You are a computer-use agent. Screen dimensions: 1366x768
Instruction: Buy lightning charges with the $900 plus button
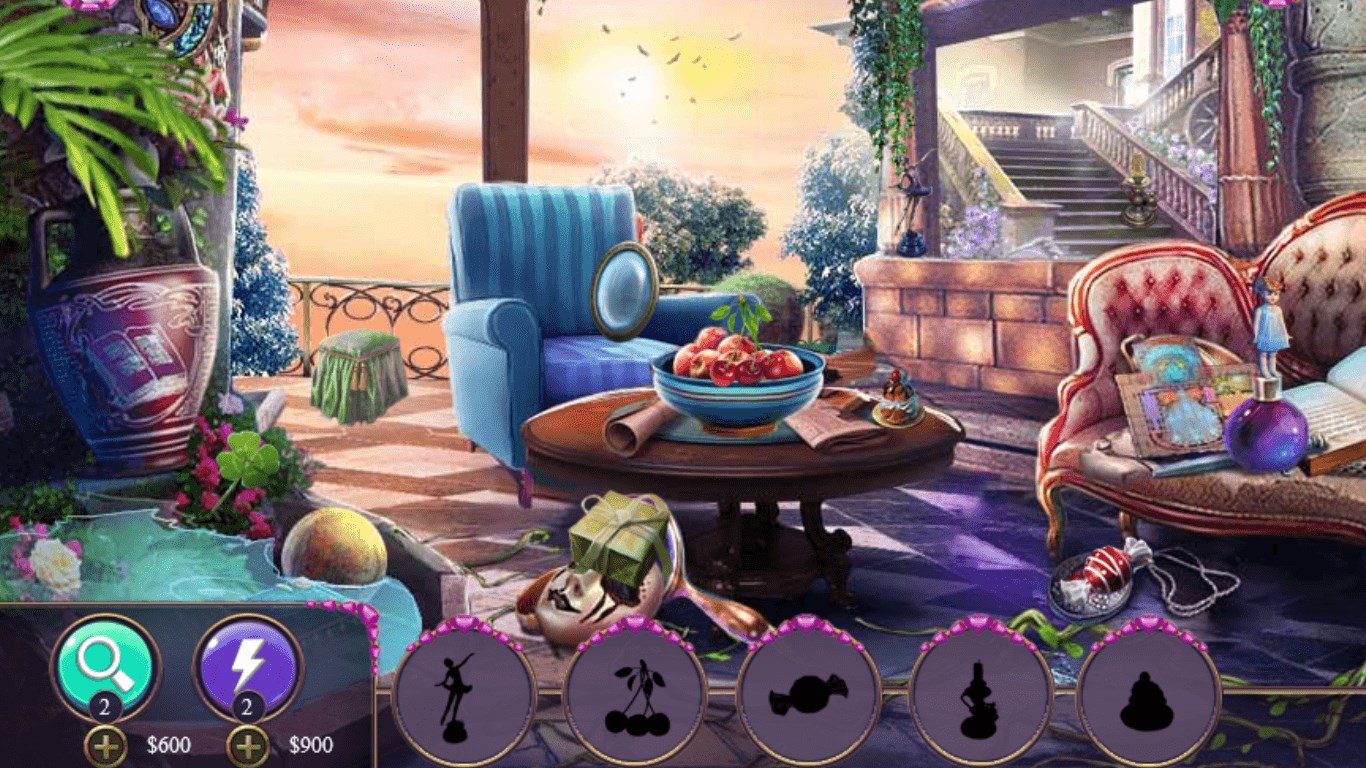point(249,743)
